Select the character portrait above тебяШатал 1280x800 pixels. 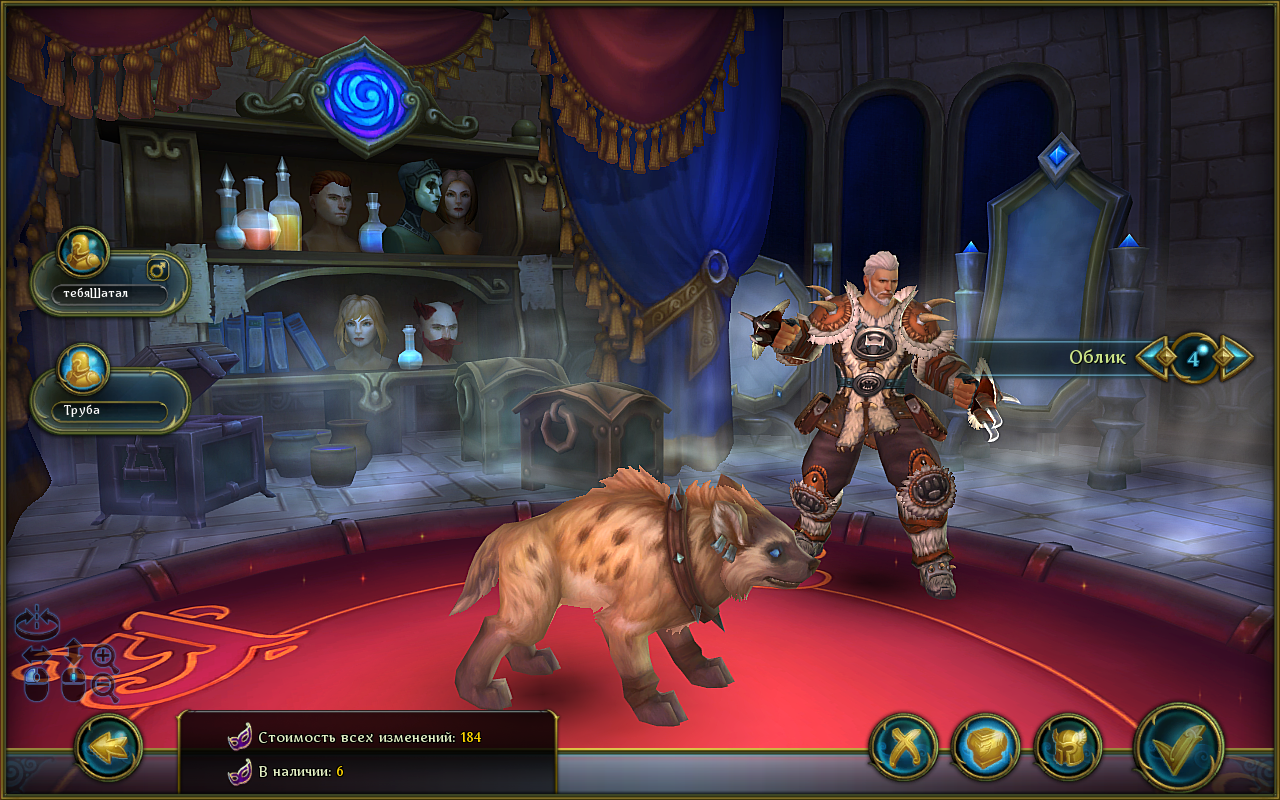(x=83, y=252)
